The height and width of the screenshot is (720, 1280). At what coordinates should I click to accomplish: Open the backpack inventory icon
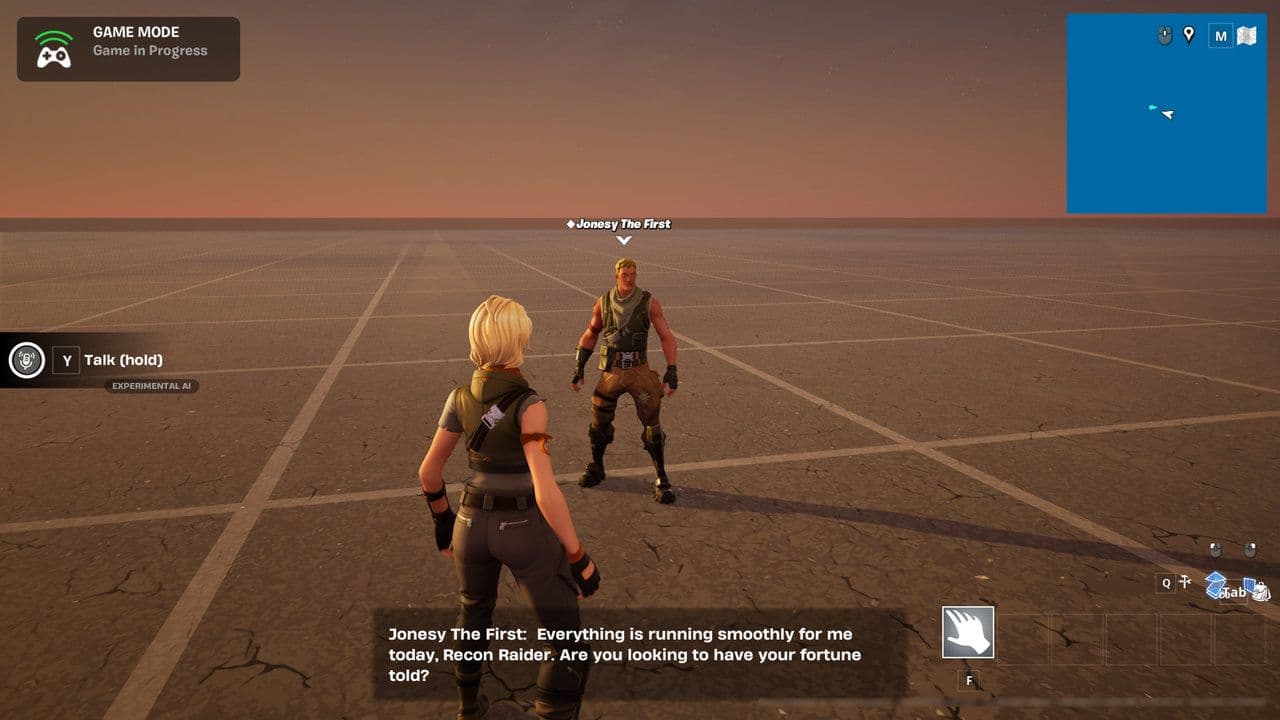[x=1260, y=592]
